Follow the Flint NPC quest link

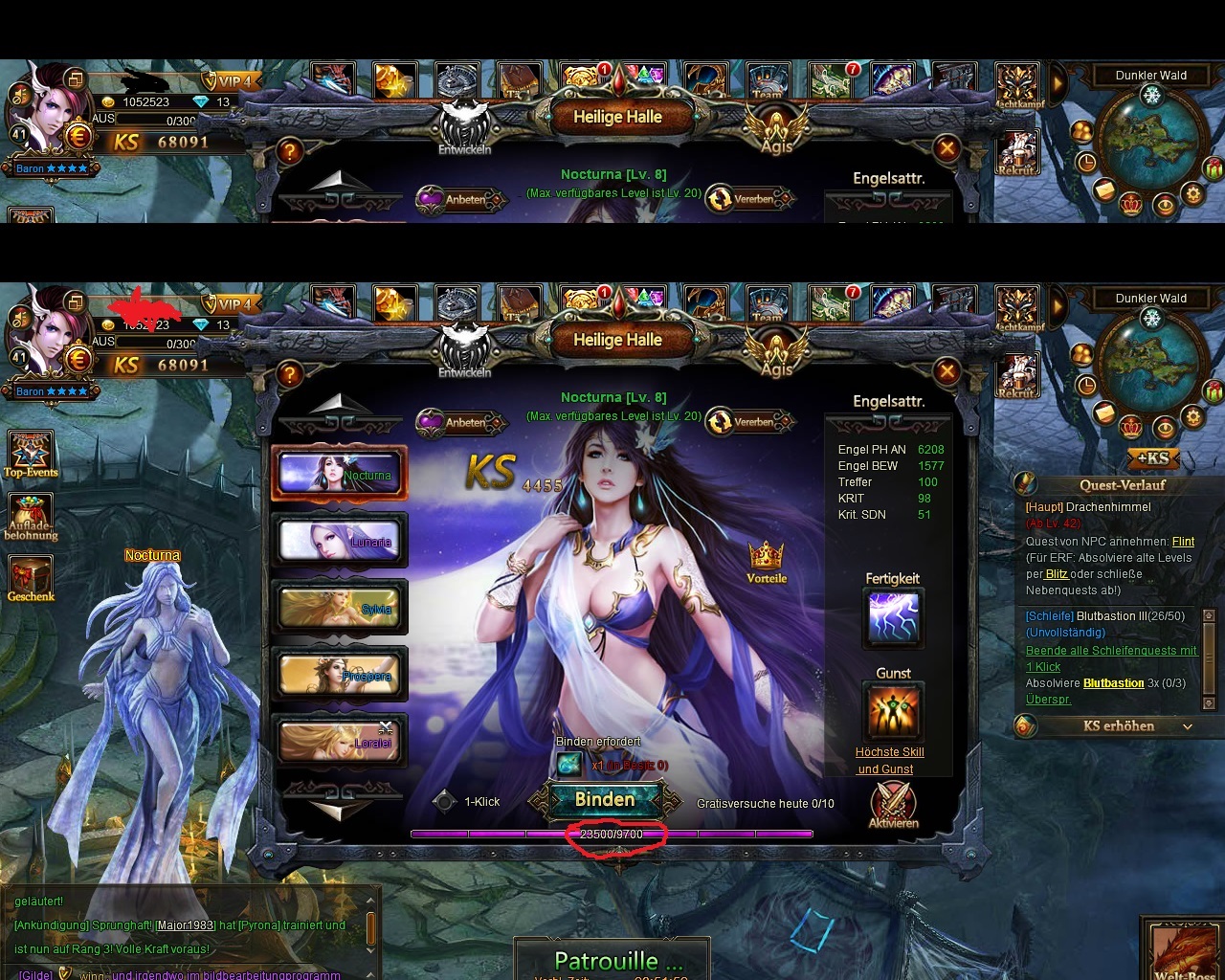1183,542
